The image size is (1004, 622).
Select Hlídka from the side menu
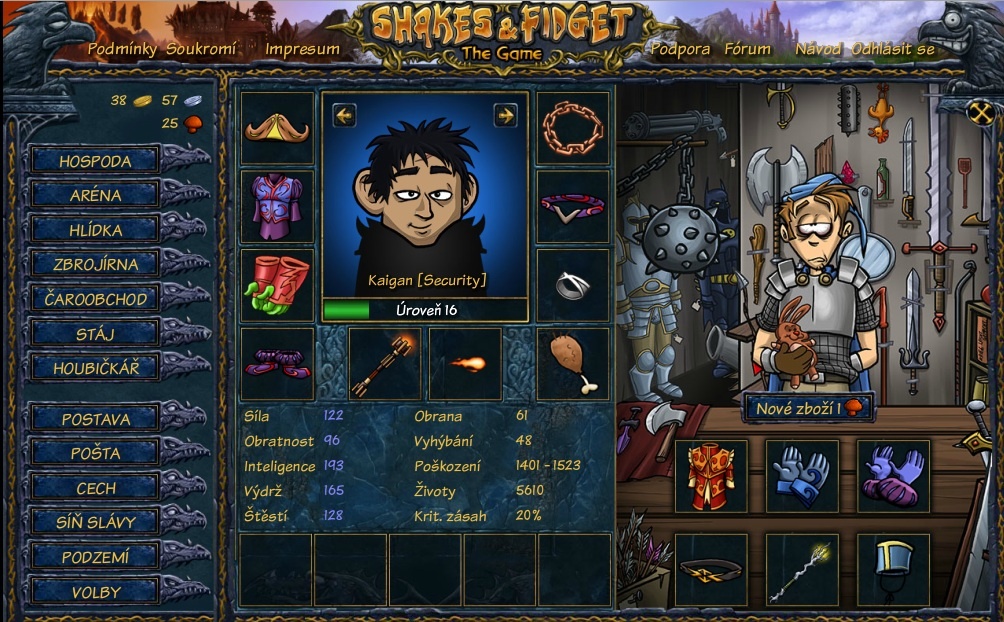(95, 230)
